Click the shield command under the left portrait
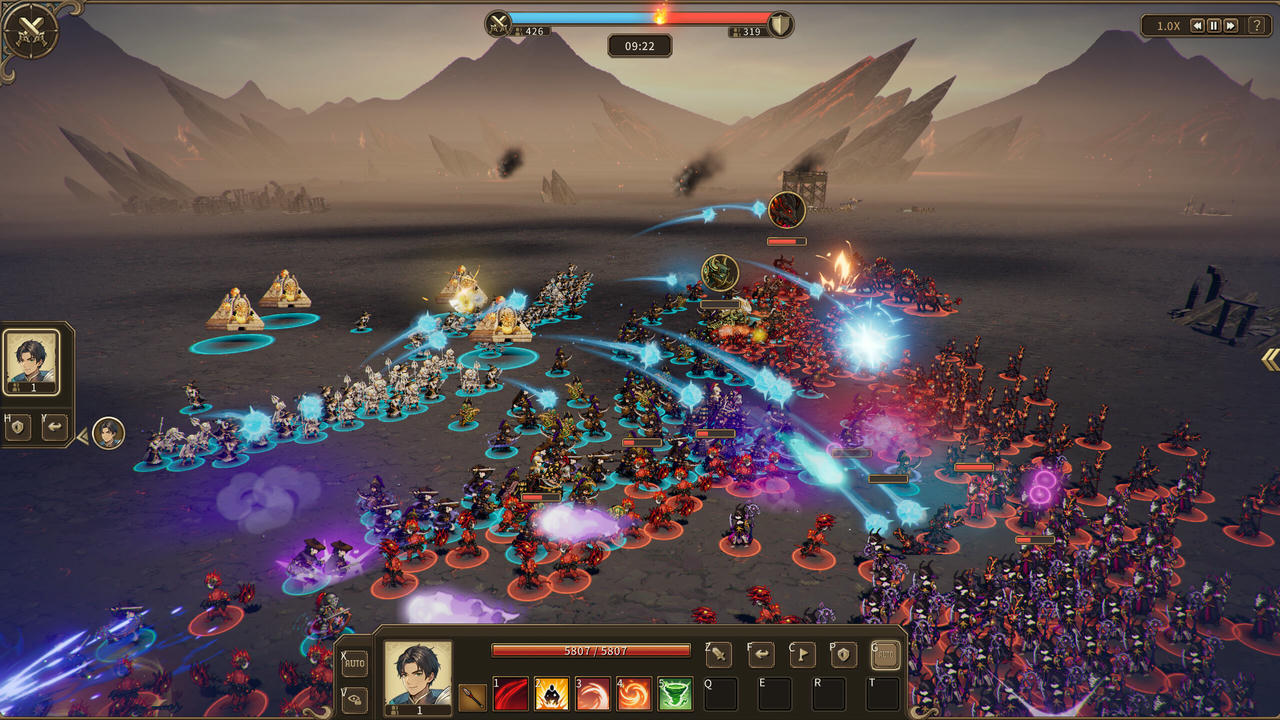This screenshot has width=1280, height=720. (18, 428)
